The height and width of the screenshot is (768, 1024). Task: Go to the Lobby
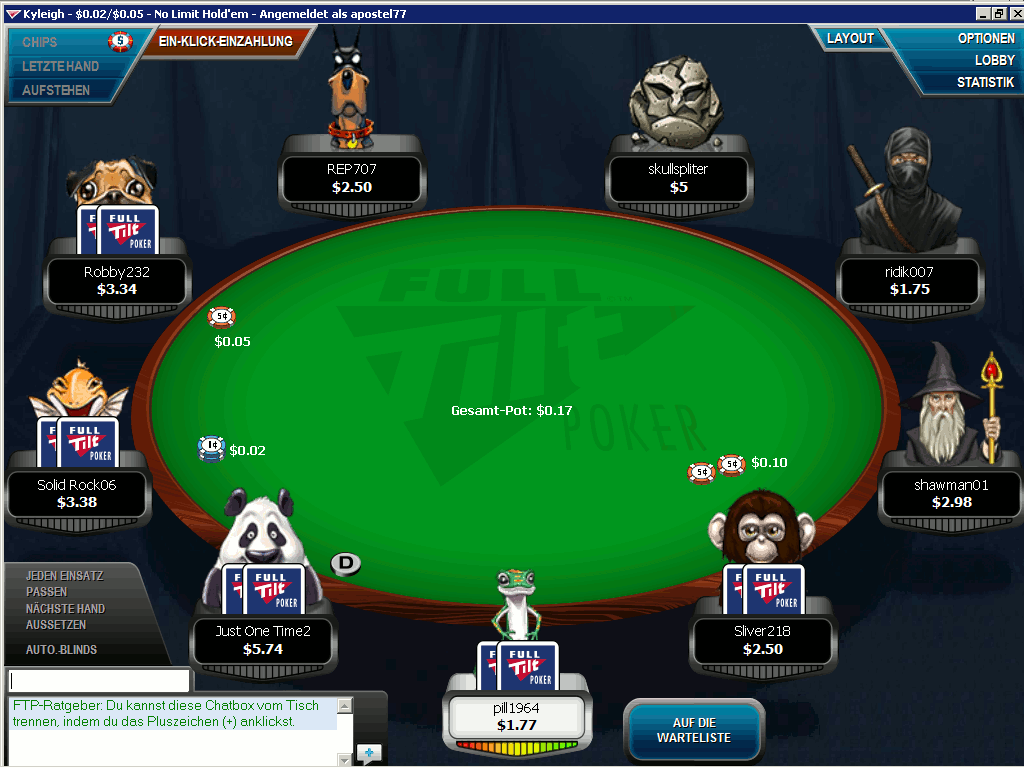[x=994, y=60]
